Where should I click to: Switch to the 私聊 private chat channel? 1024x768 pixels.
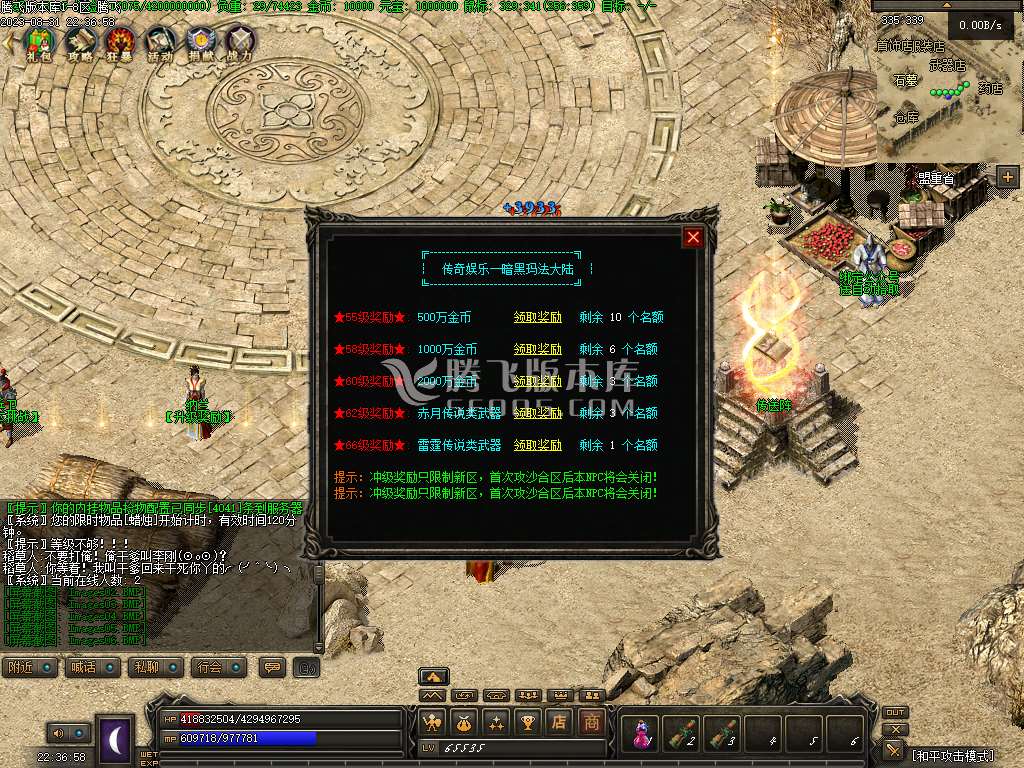coord(156,668)
